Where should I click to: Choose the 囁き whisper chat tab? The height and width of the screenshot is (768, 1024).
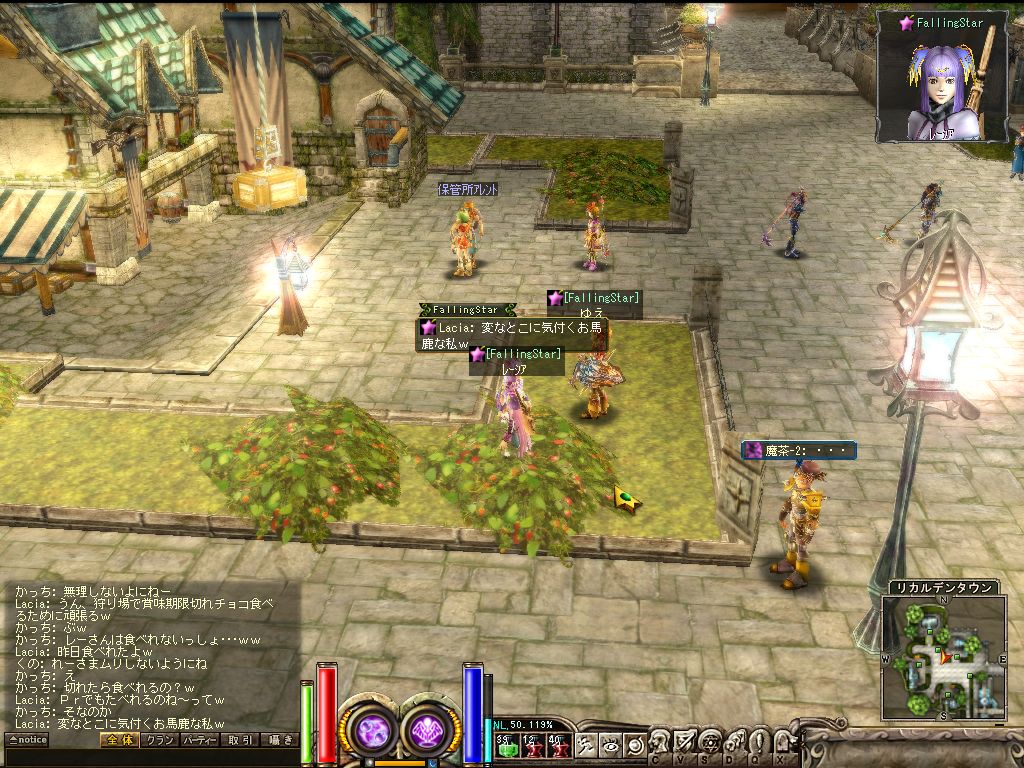coord(279,740)
